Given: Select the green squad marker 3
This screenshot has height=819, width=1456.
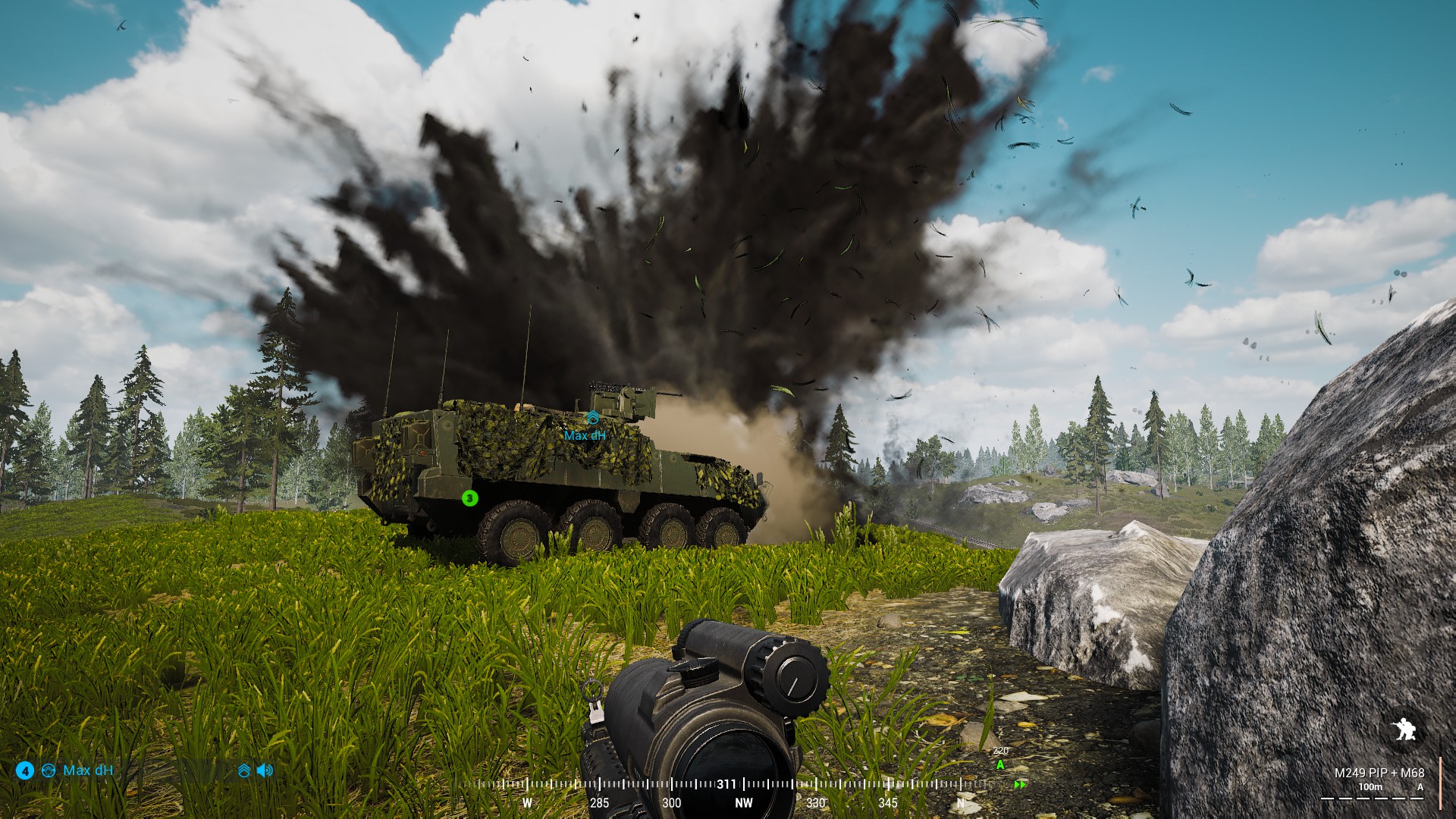Looking at the screenshot, I should tap(469, 498).
